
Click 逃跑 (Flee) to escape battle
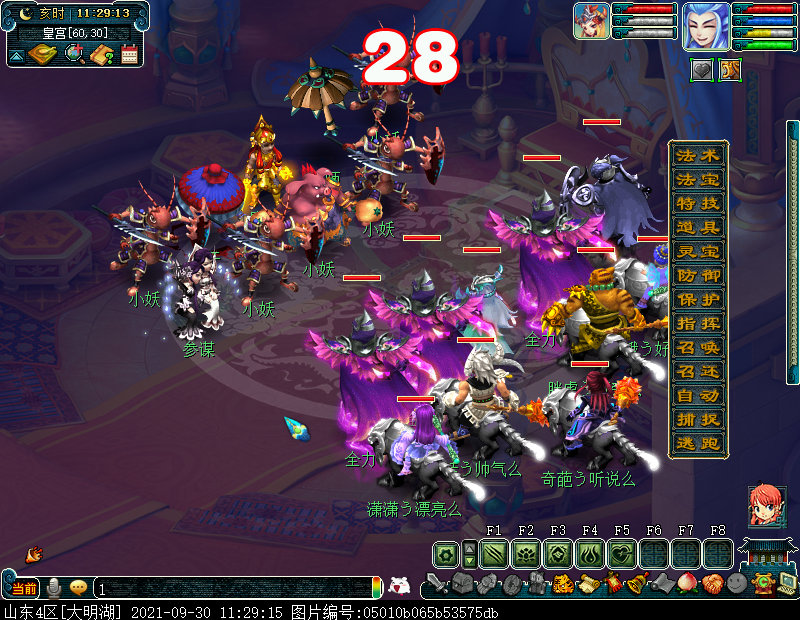click(x=698, y=444)
